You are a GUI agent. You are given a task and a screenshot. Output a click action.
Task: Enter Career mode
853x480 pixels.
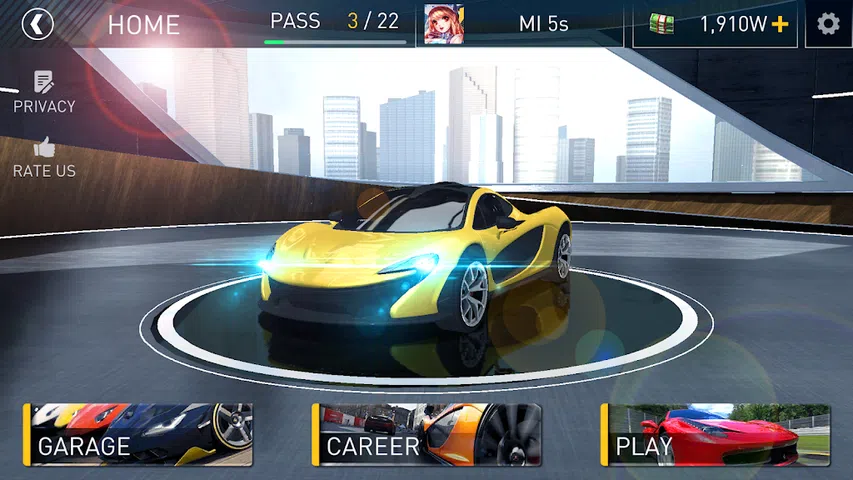(x=427, y=435)
